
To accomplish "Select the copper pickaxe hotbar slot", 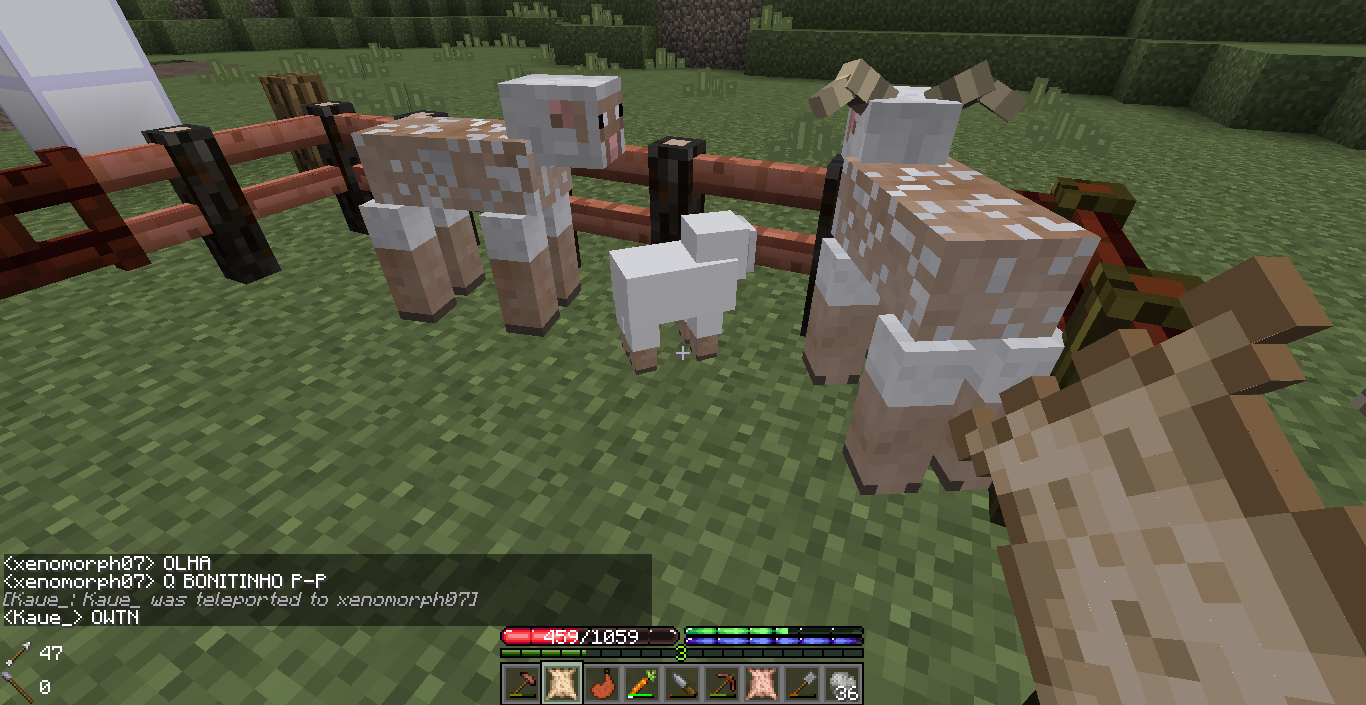I will [721, 684].
